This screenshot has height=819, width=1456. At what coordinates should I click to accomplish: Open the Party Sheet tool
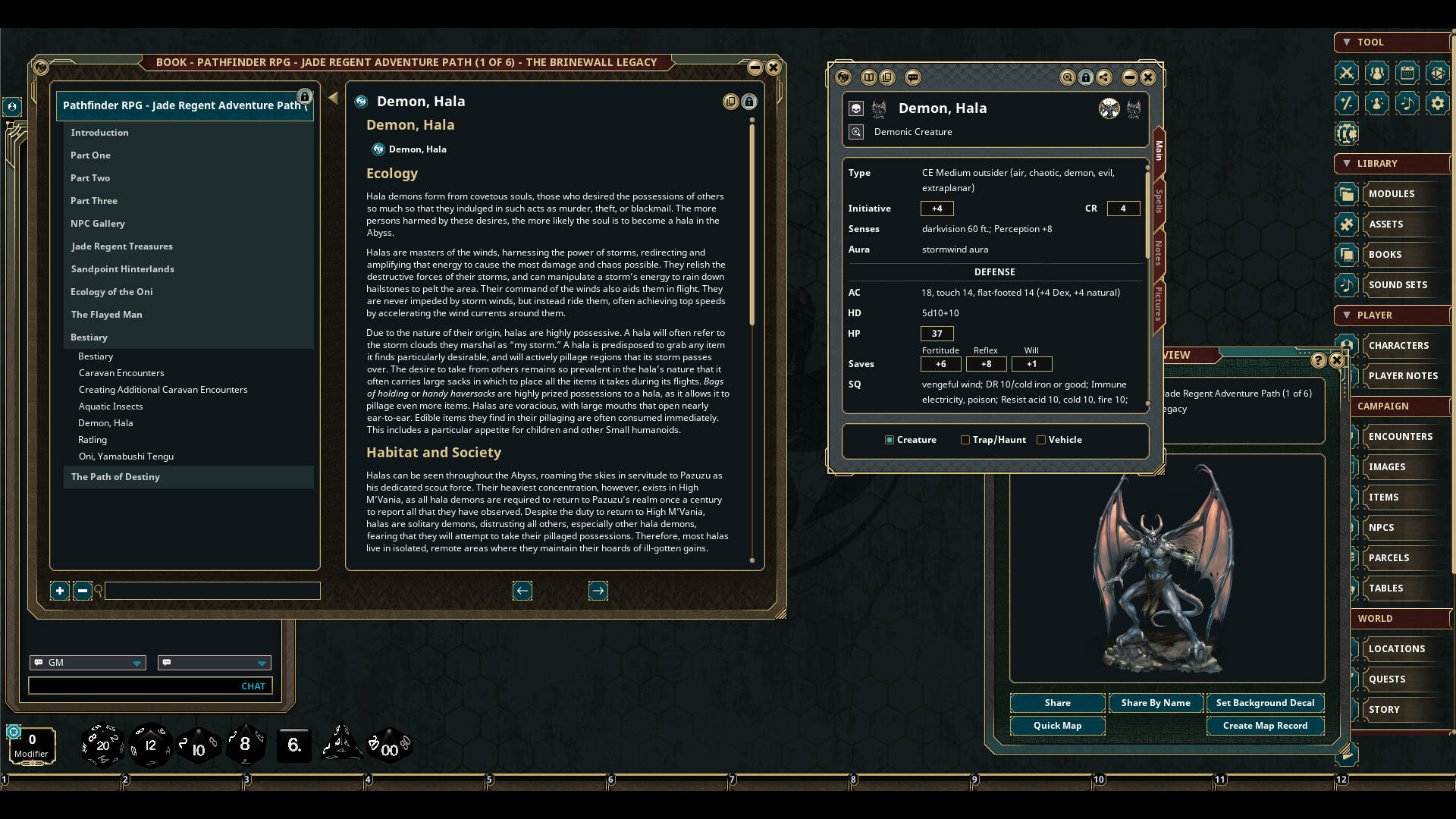[x=1377, y=74]
